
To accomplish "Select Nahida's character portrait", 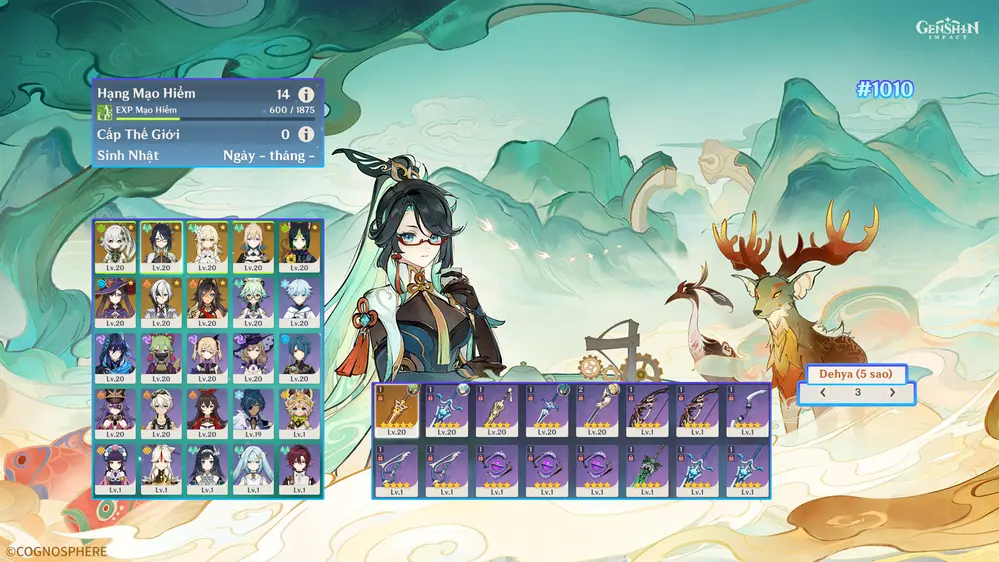I will pyautogui.click(x=115, y=246).
